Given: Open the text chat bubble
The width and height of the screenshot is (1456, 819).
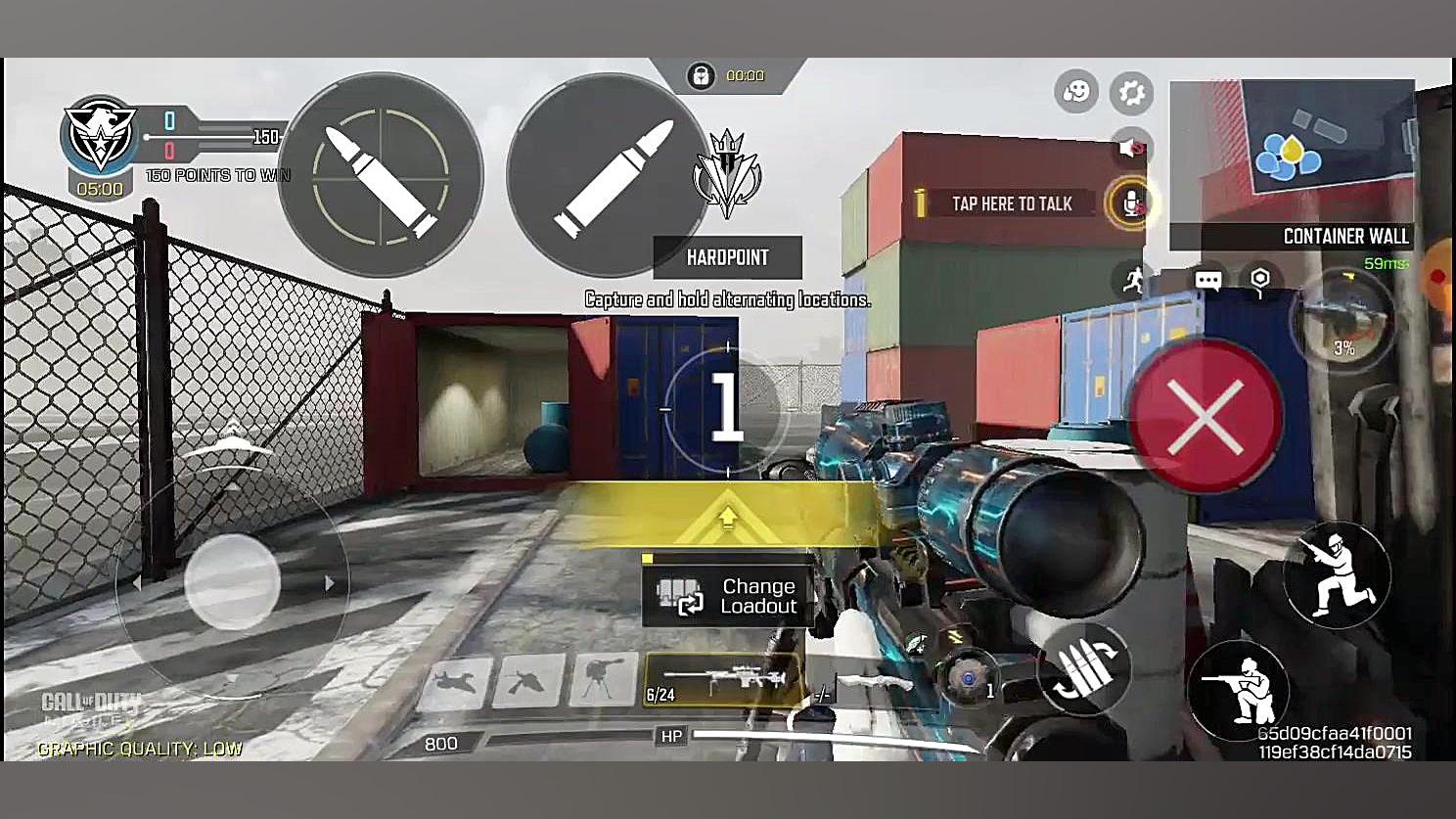Looking at the screenshot, I should 1208,281.
